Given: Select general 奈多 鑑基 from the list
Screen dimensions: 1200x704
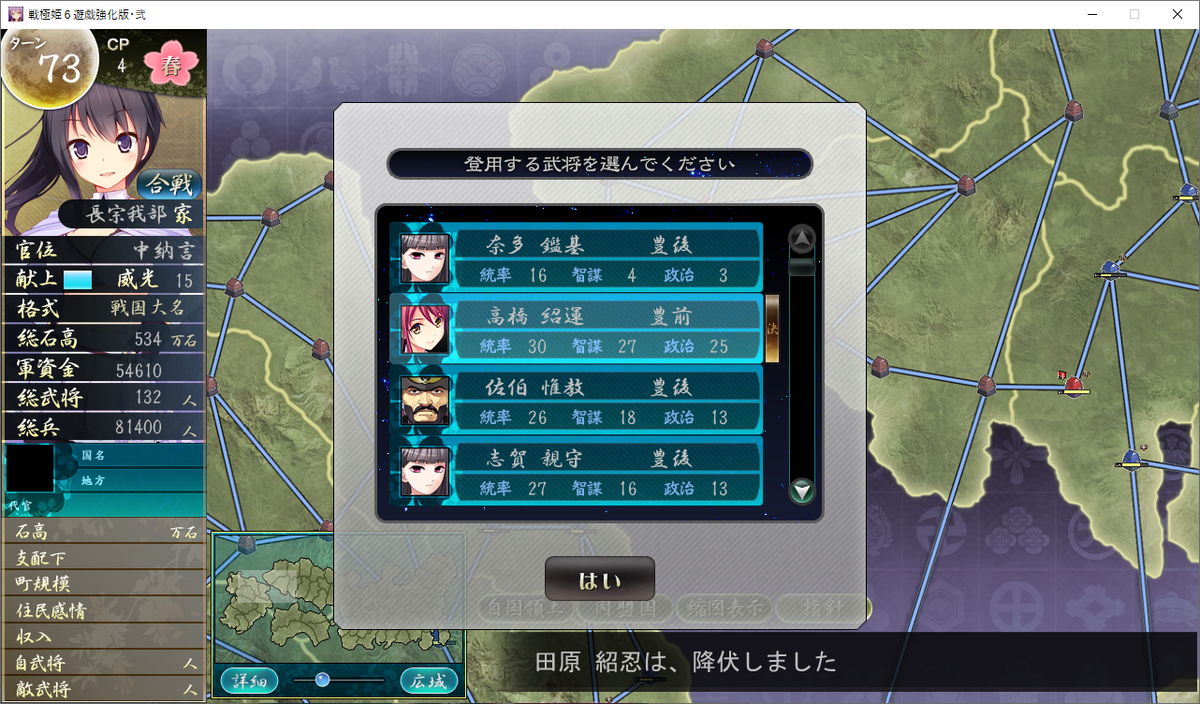Looking at the screenshot, I should pyautogui.click(x=577, y=258).
